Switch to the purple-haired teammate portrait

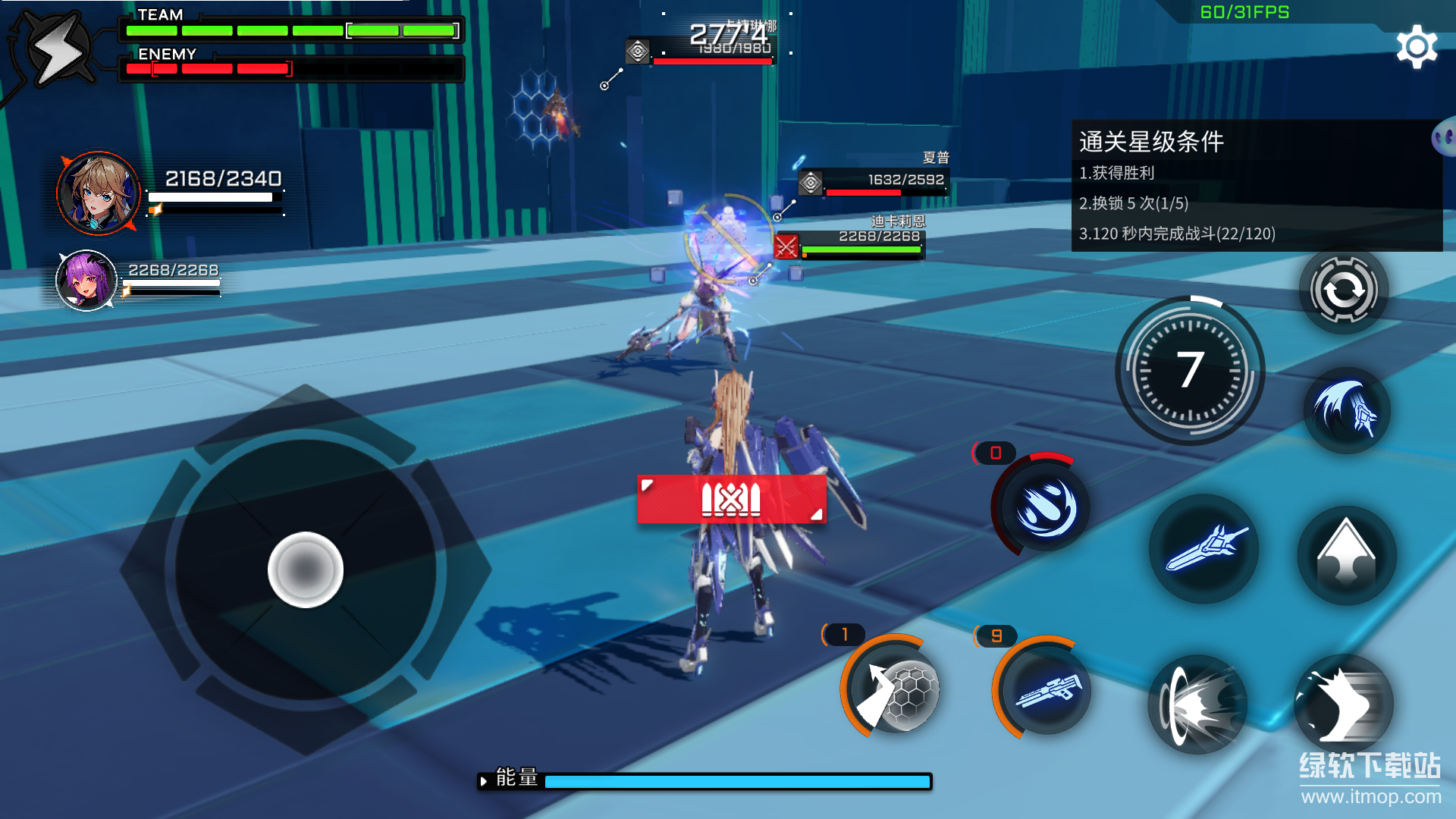86,281
